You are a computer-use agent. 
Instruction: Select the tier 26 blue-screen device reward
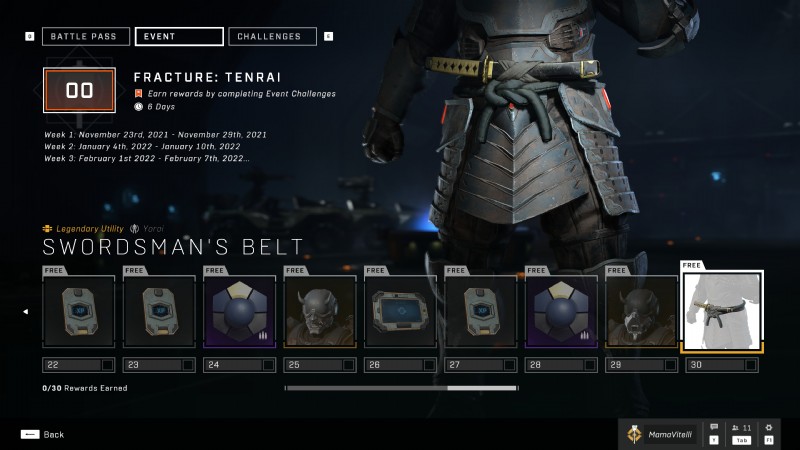[x=400, y=312]
